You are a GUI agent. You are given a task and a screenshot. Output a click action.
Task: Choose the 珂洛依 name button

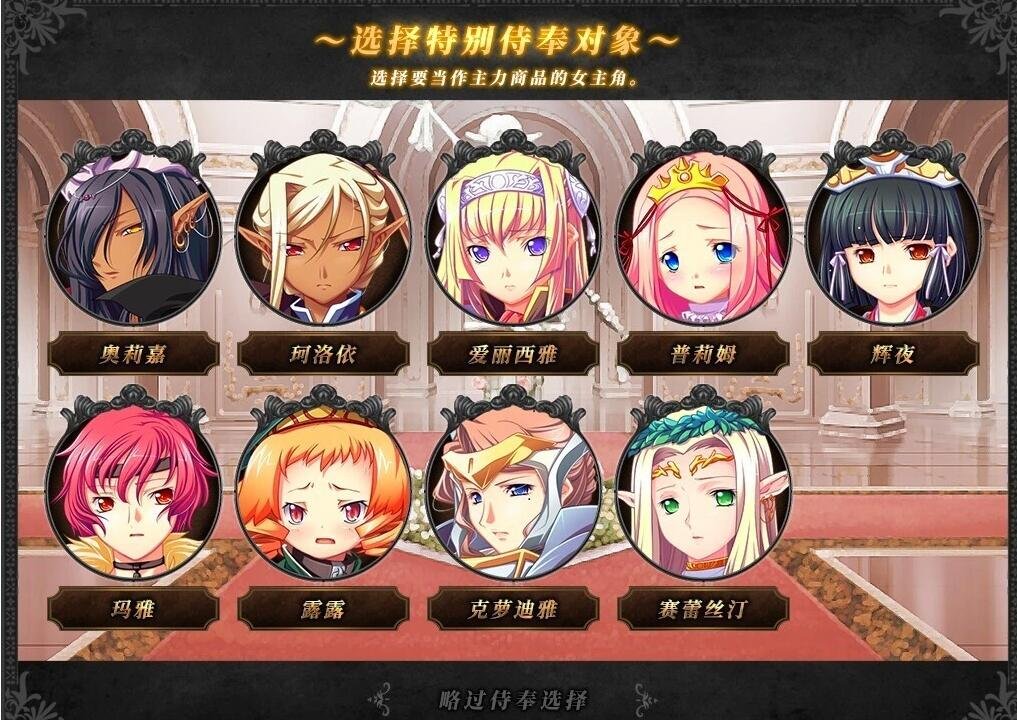[323, 354]
